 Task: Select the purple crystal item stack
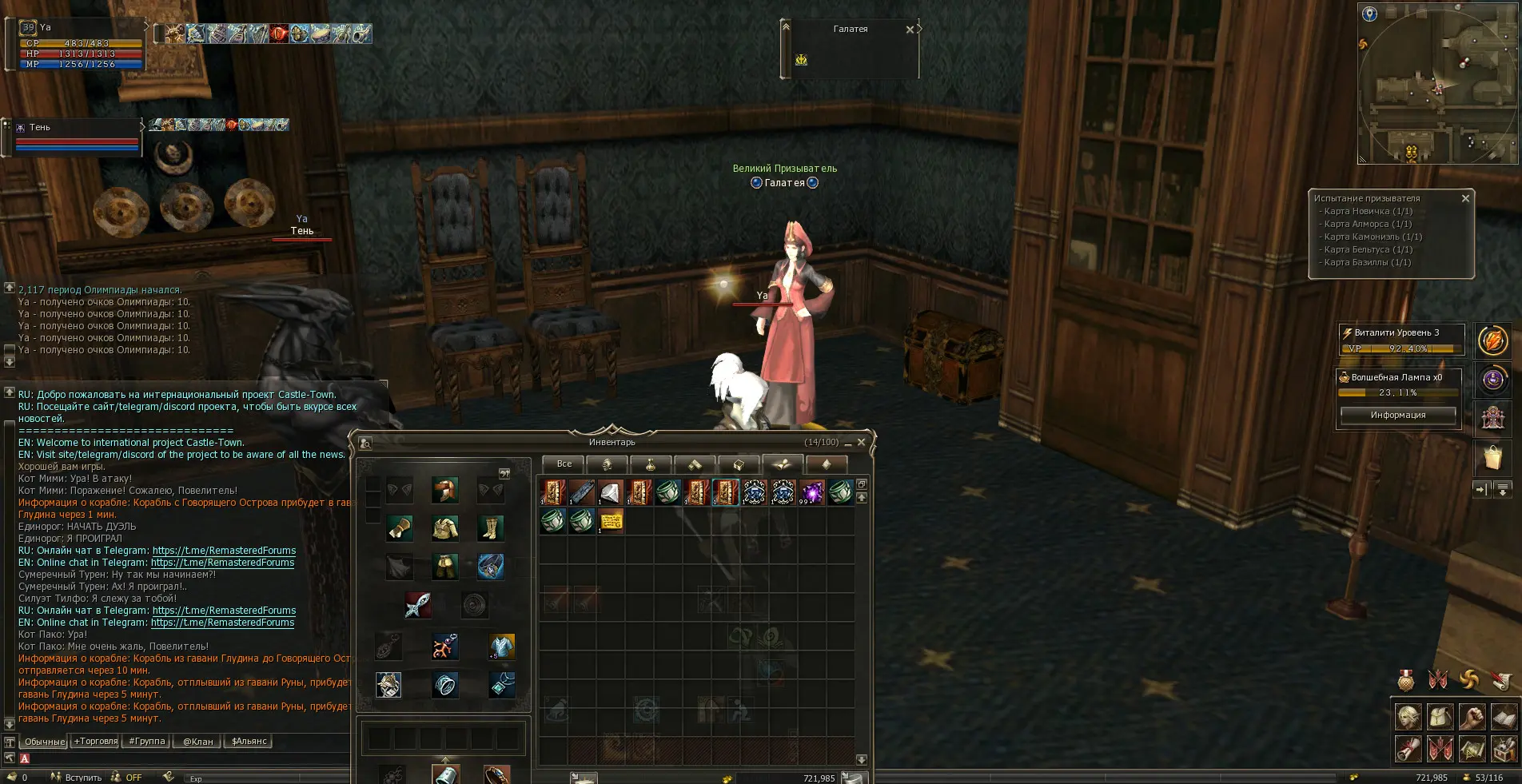812,492
